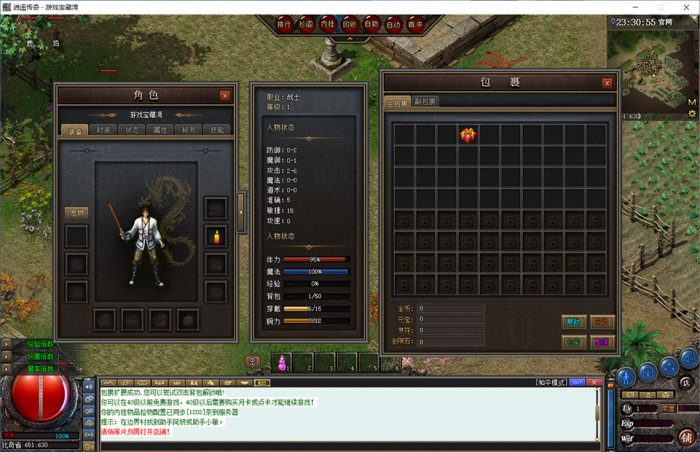The width and height of the screenshot is (700, 452).
Task: Select the candle equipment slot
Action: click(214, 236)
